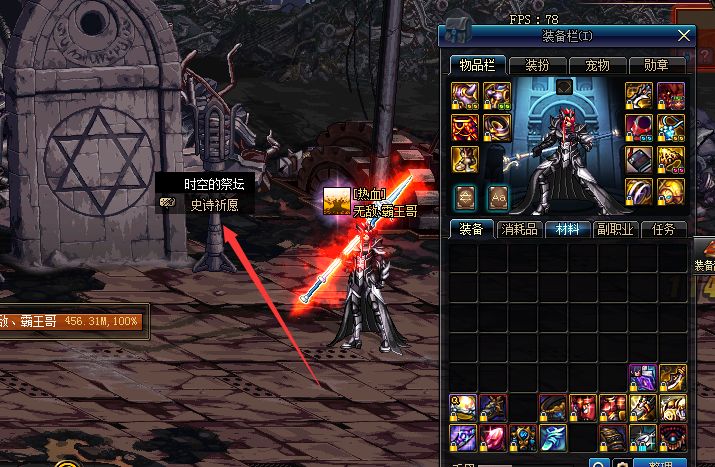Close the 装备栏 equipment window
Viewport: 715px width, 467px height.
click(685, 36)
